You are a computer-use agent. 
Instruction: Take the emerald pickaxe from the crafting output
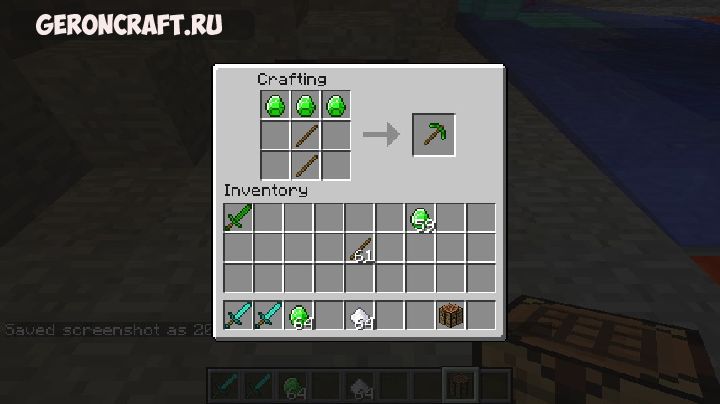[434, 134]
